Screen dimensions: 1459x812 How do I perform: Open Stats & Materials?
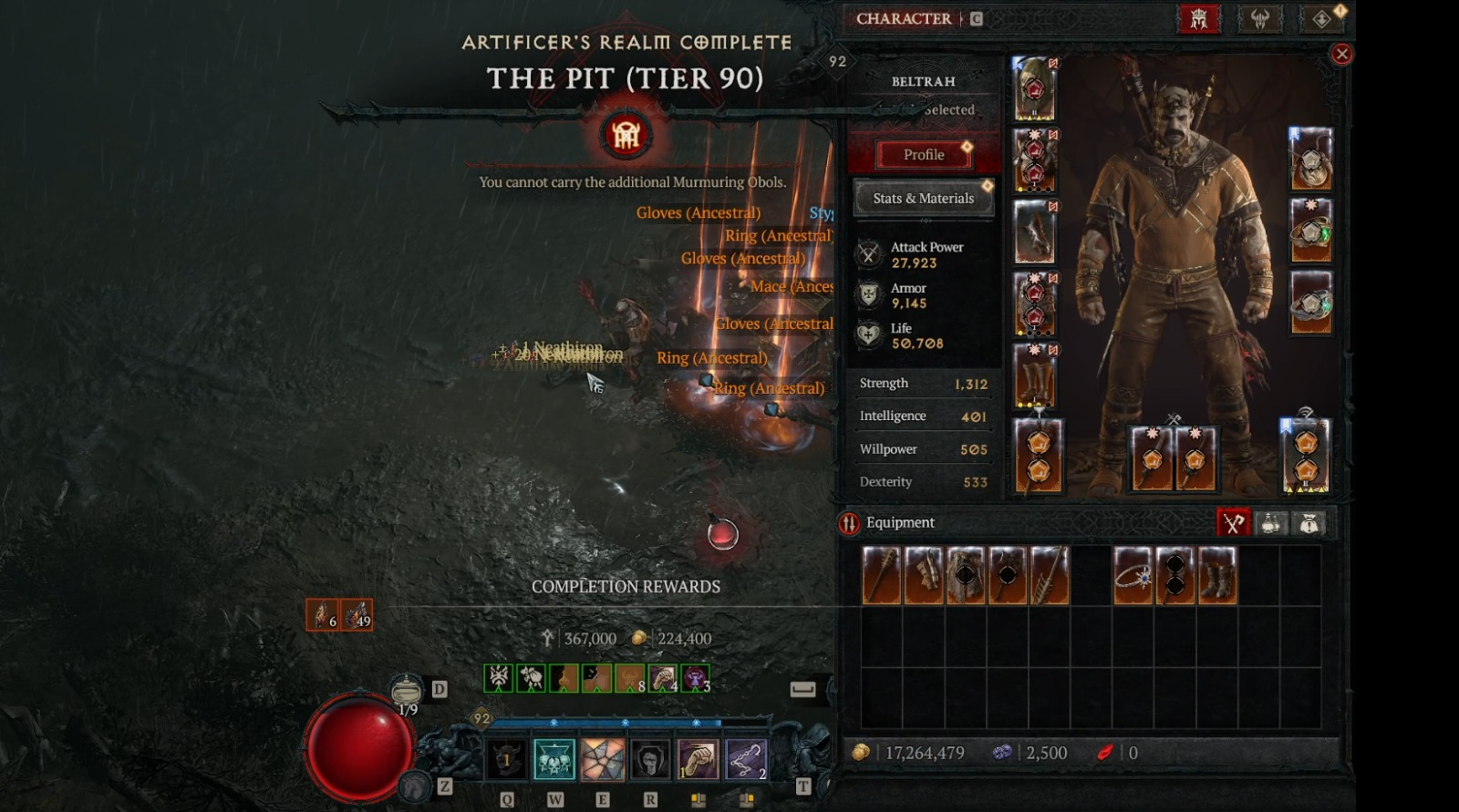coord(923,198)
